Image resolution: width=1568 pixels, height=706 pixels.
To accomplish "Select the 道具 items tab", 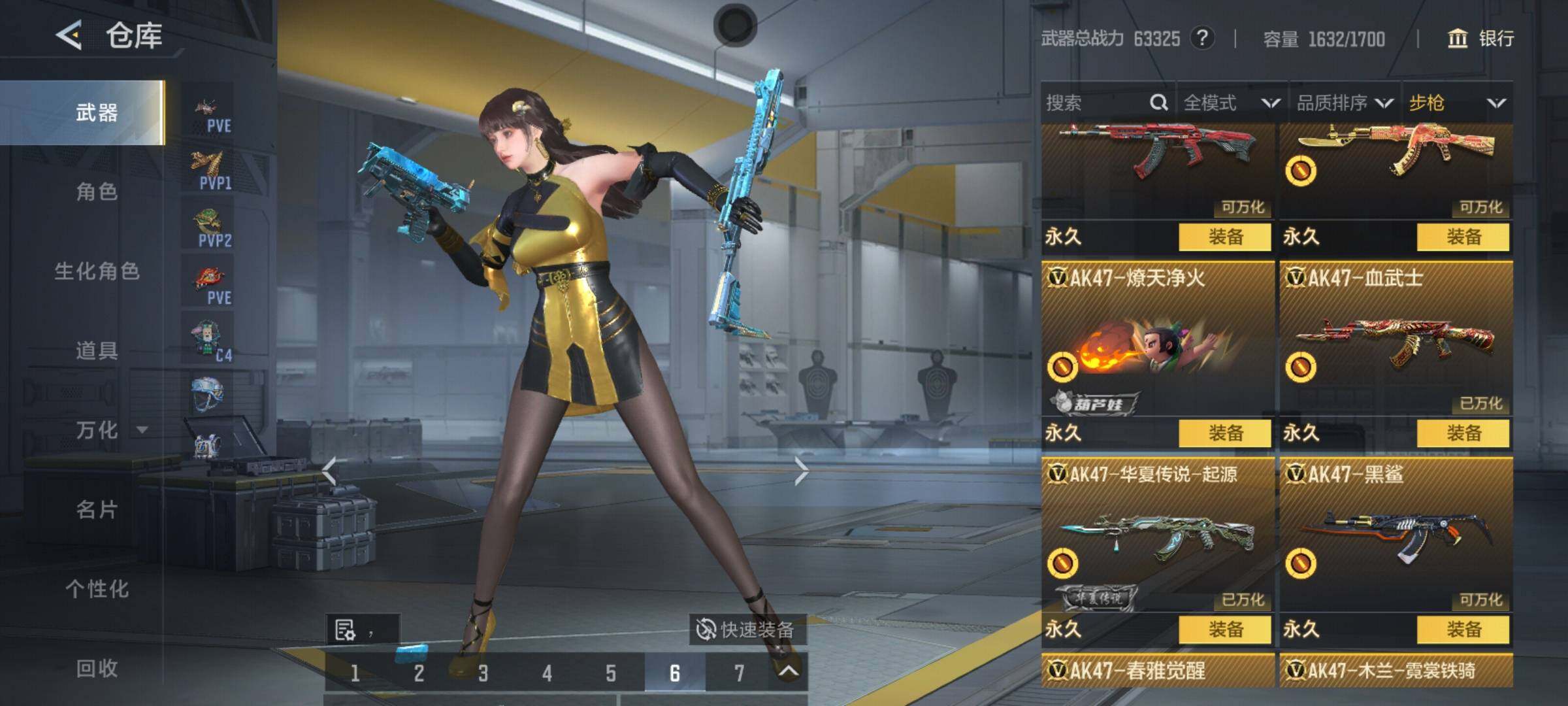I will [x=97, y=351].
